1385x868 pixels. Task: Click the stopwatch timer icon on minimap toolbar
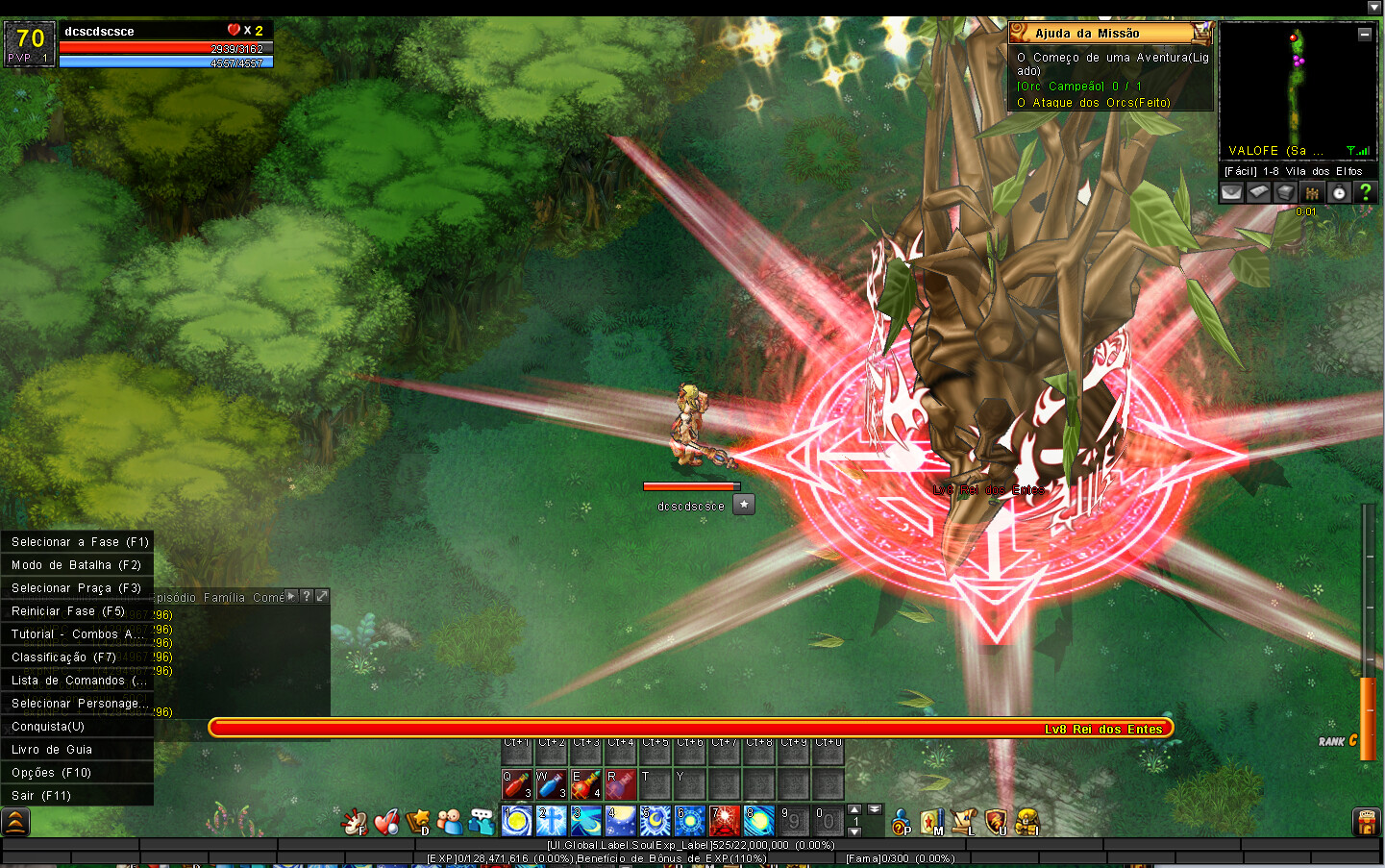point(1338,192)
